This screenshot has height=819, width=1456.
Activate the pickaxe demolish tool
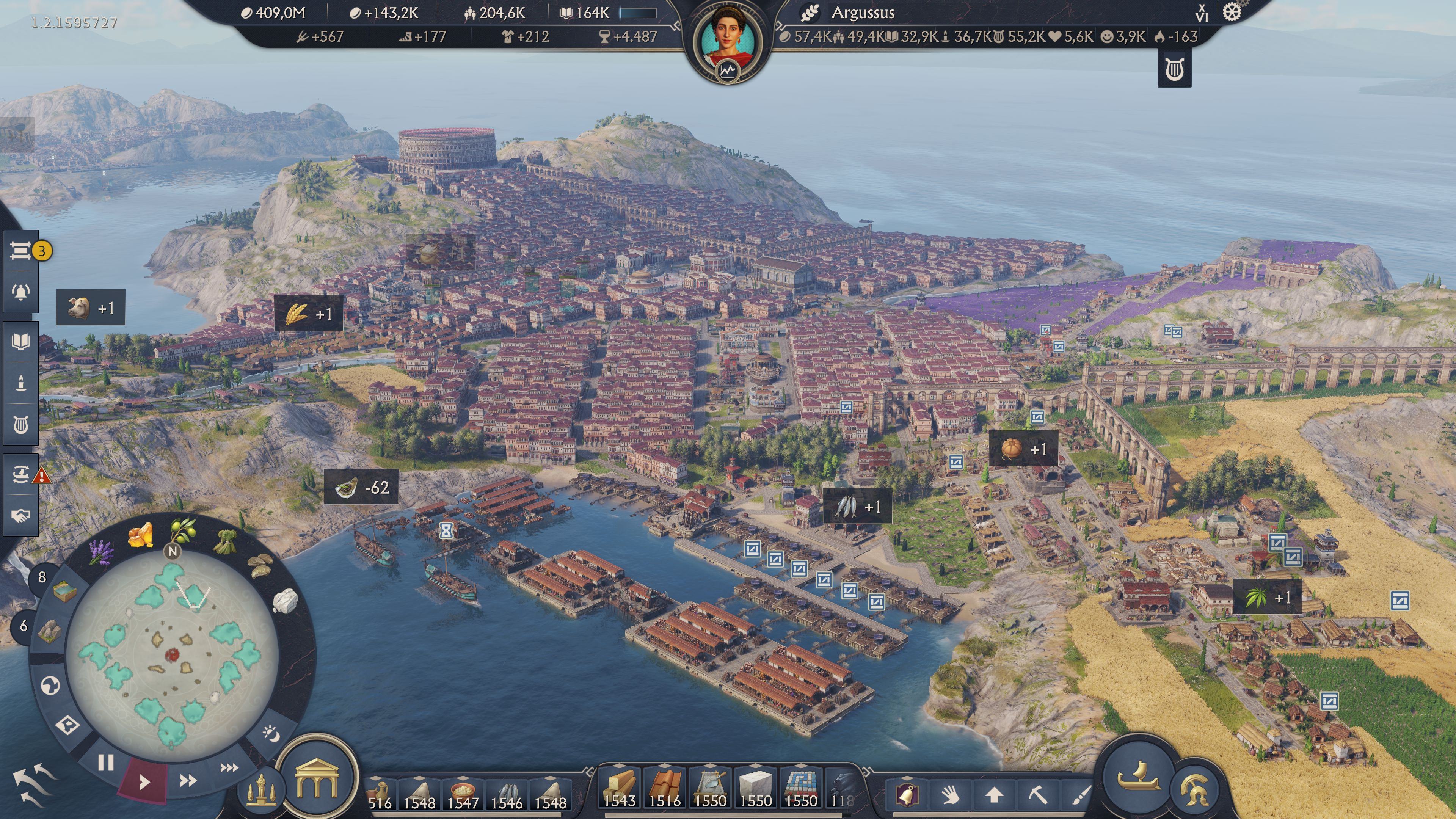pyautogui.click(x=1037, y=795)
